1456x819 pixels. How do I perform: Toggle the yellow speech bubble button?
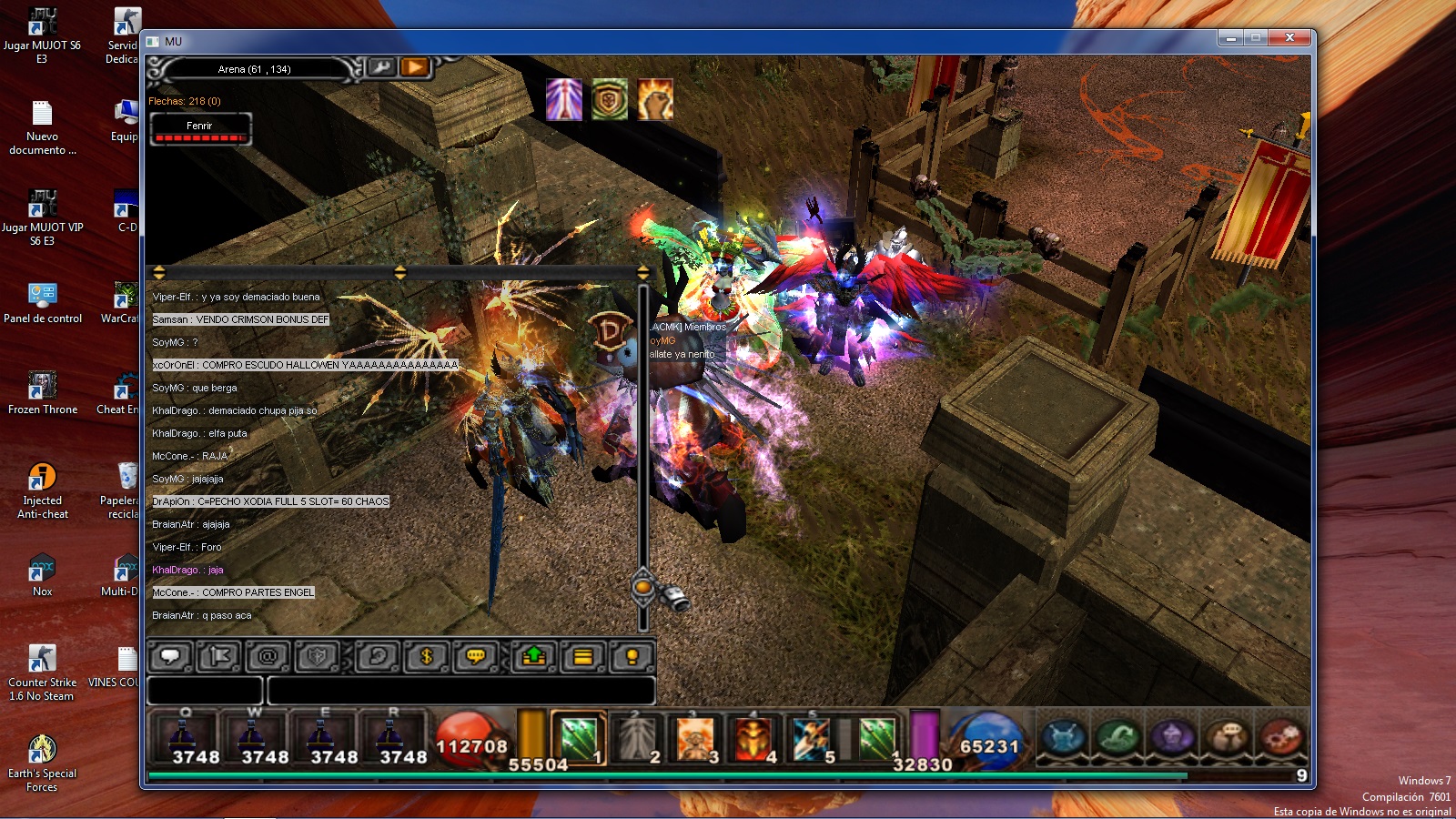pos(475,656)
